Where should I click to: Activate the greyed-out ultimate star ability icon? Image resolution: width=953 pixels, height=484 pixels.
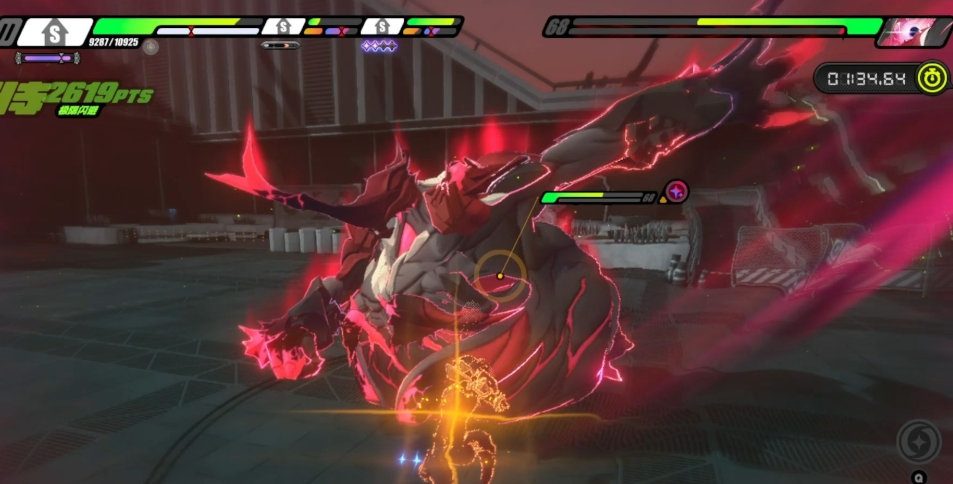pyautogui.click(x=918, y=441)
